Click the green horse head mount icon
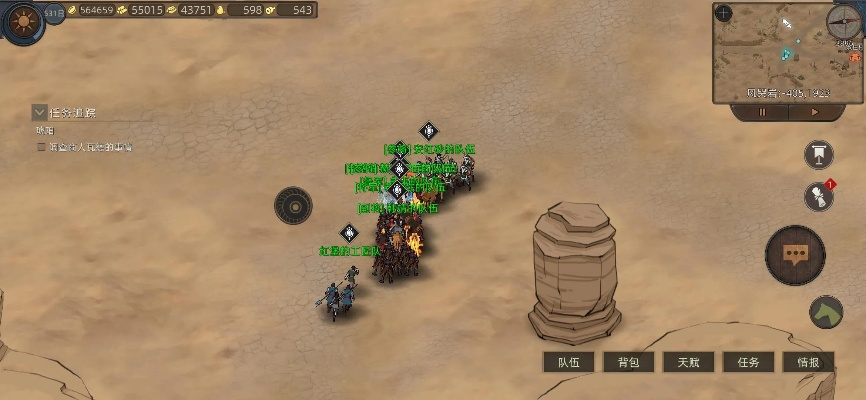 coord(826,313)
